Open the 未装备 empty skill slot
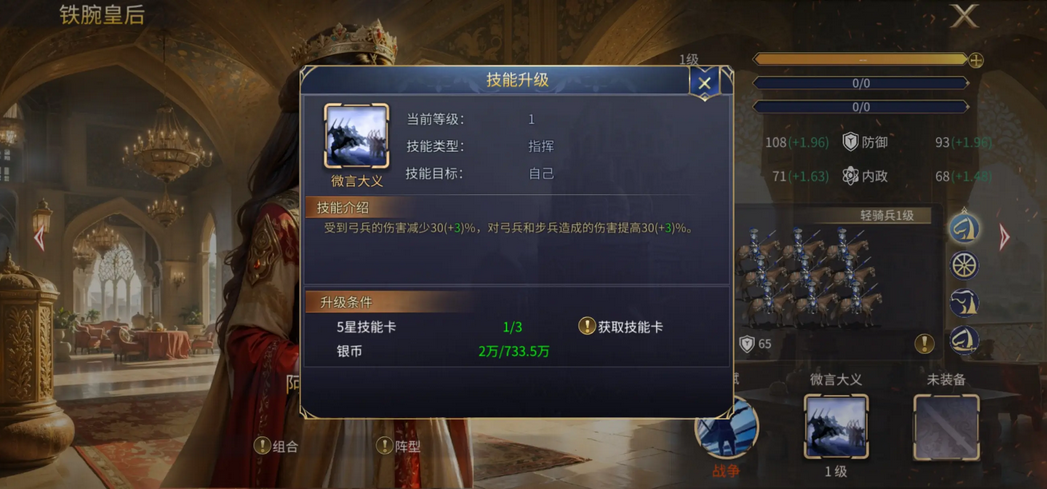This screenshot has height=489, width=1047. pyautogui.click(x=945, y=427)
